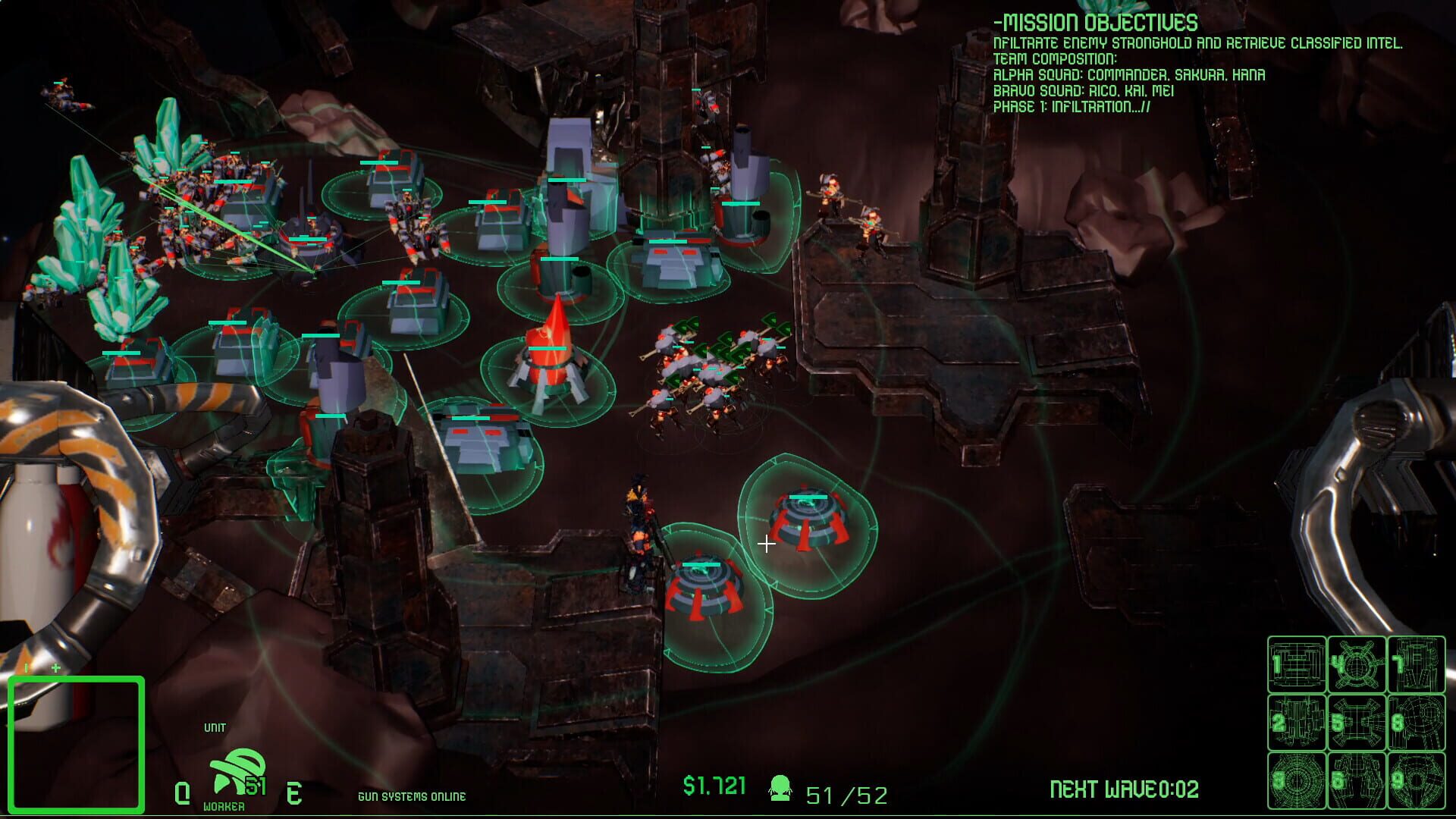Toggle GUN SYSTEMS ONLINE status text
The height and width of the screenshot is (819, 1456).
(413, 796)
